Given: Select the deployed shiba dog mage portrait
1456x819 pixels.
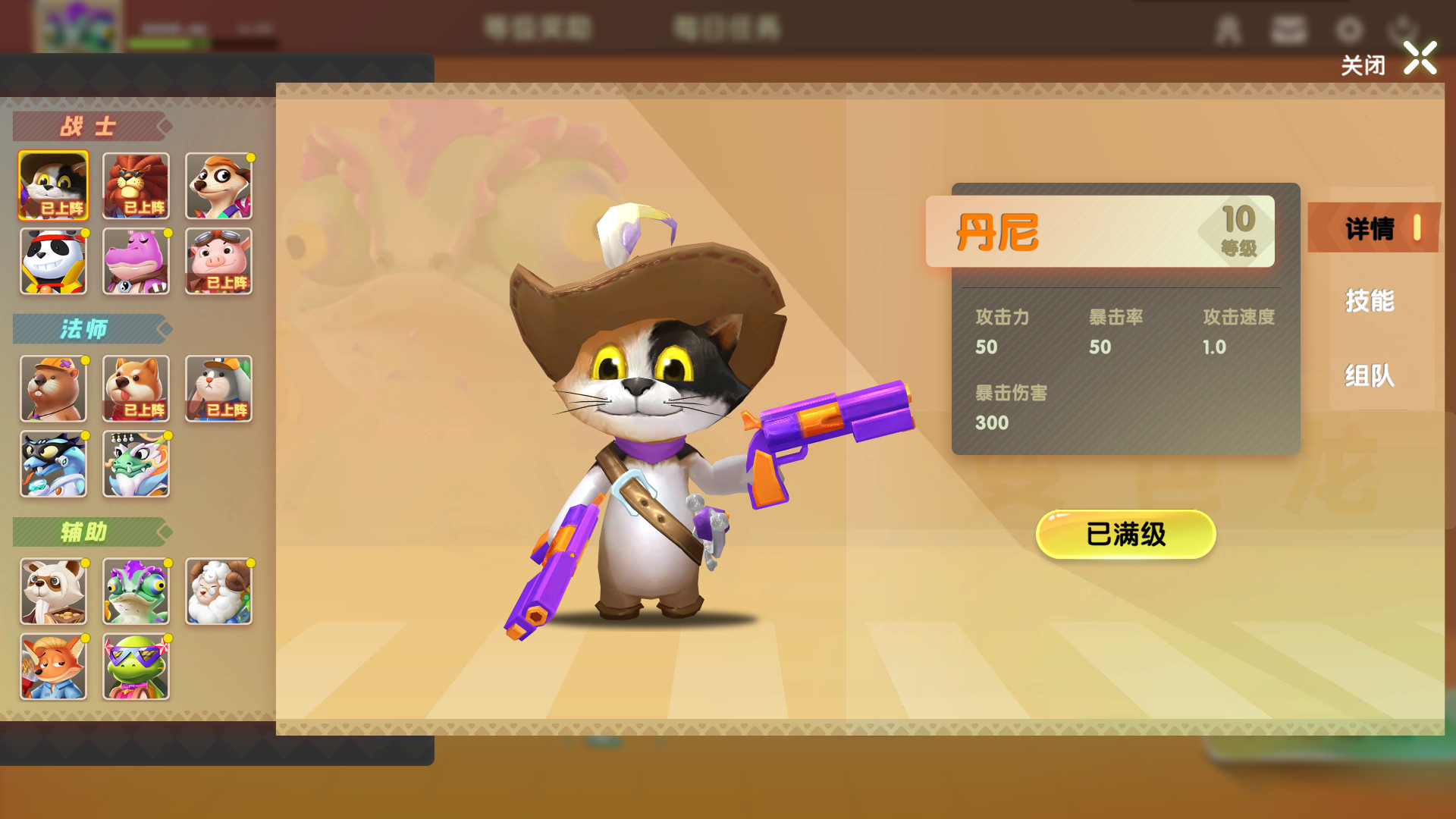Looking at the screenshot, I should coord(136,389).
